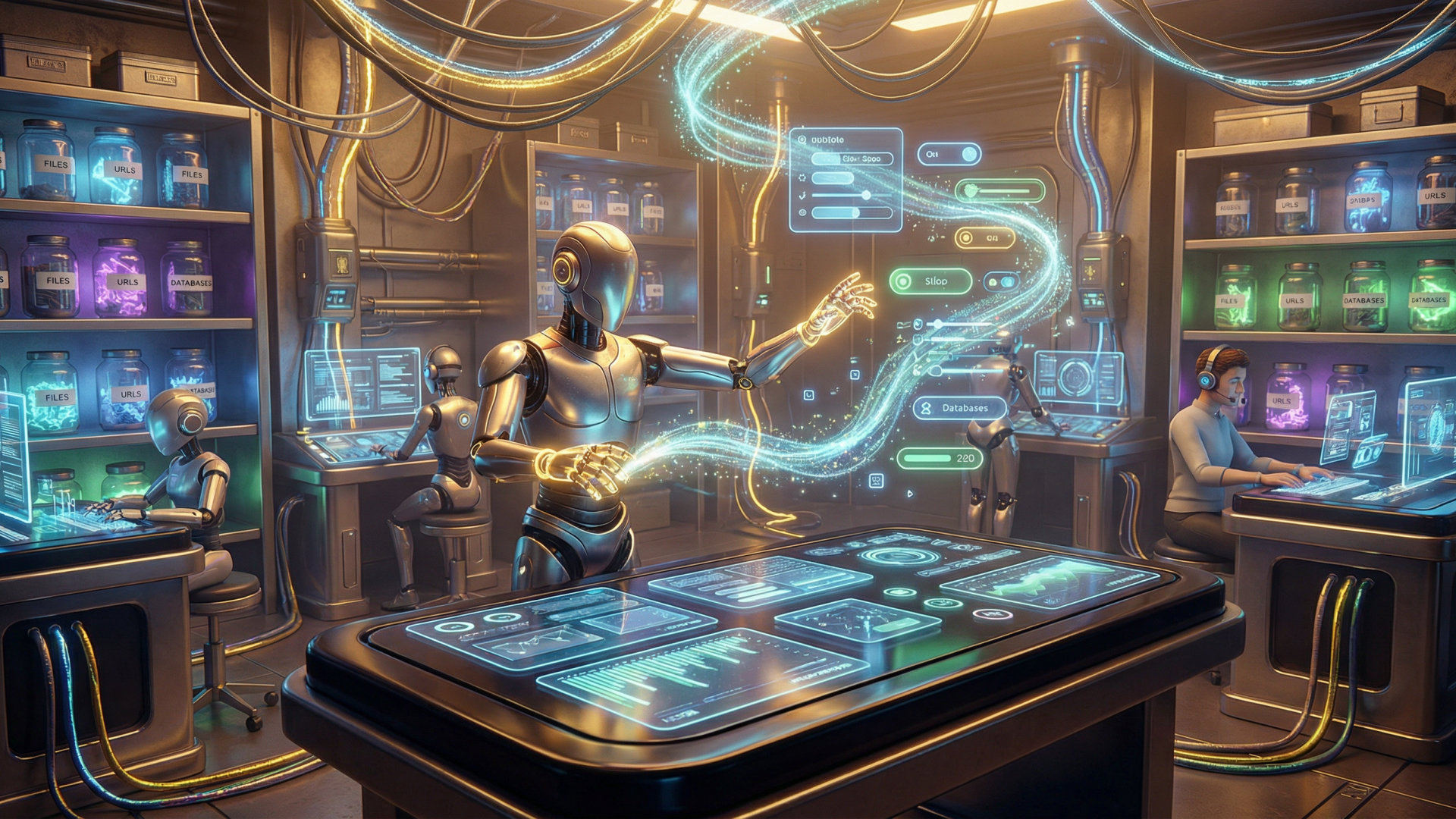The image size is (1456, 819).
Task: Click the green bar labeled 220
Action: pyautogui.click(x=940, y=459)
